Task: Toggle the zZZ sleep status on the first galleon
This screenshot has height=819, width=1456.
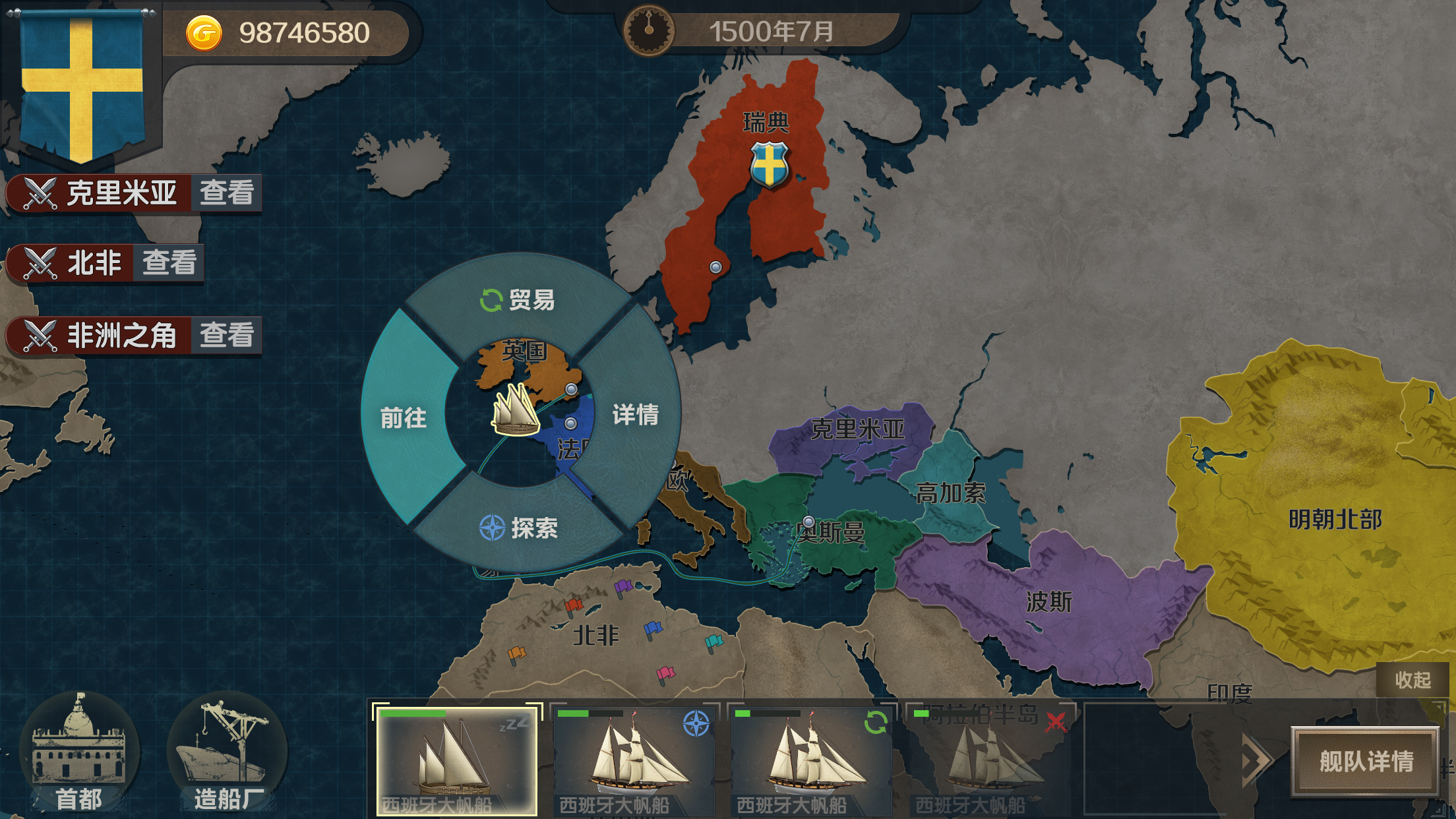Action: tap(514, 723)
